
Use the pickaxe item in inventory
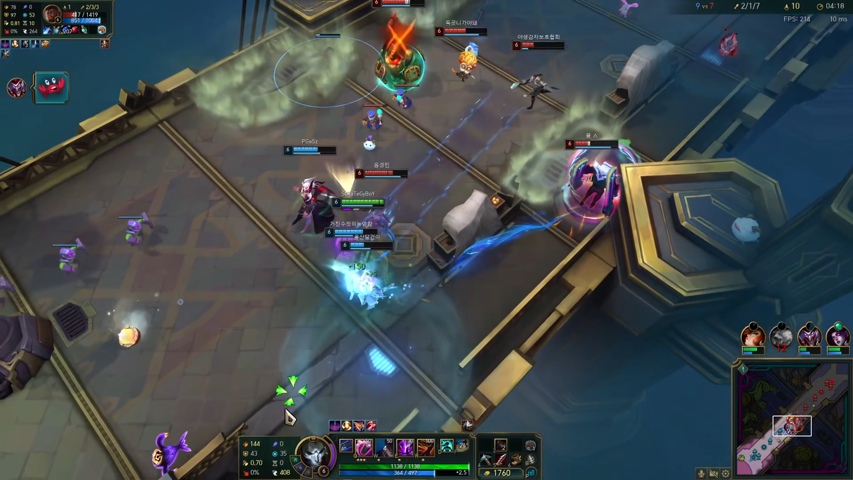(x=485, y=460)
